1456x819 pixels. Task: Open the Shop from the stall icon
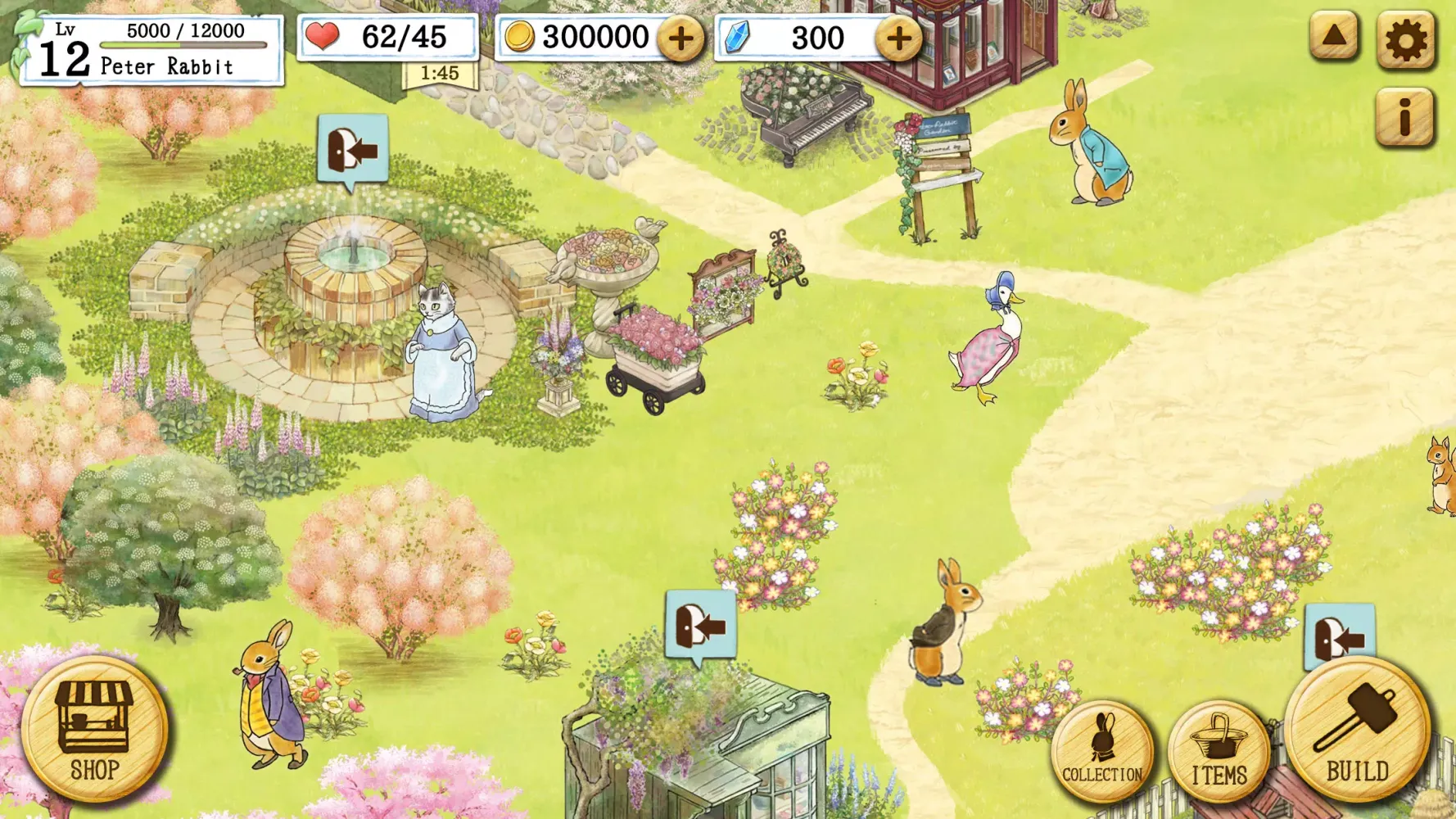coord(96,735)
